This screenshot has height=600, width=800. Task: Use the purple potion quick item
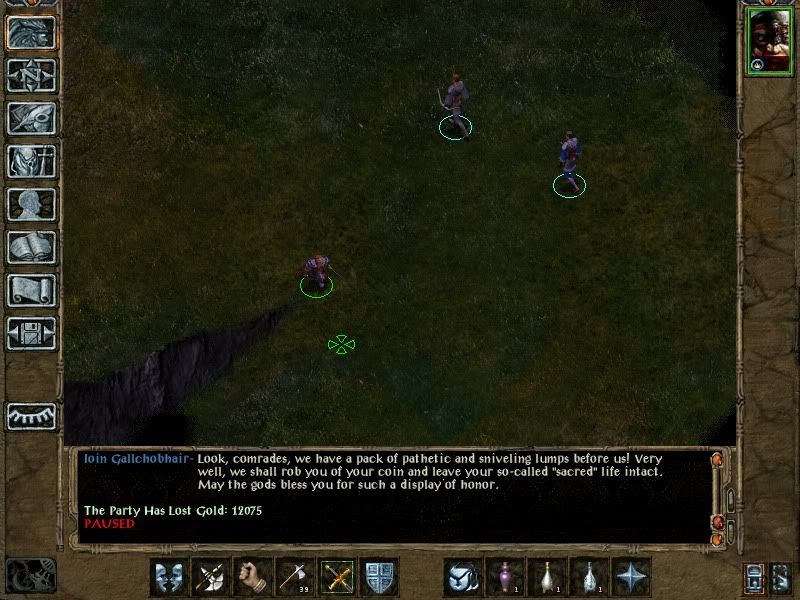[505, 577]
